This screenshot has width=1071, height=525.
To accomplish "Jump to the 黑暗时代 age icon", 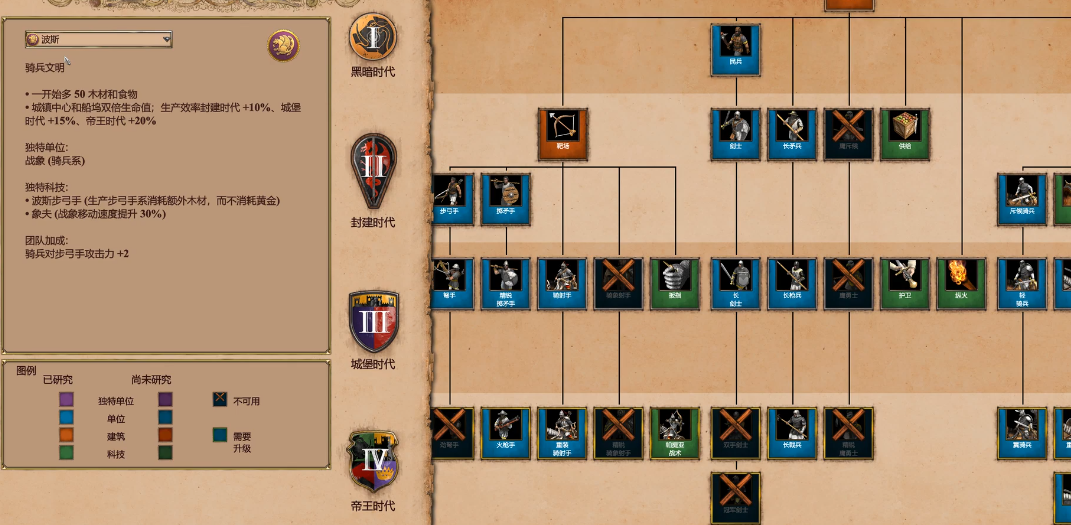I will tap(373, 37).
